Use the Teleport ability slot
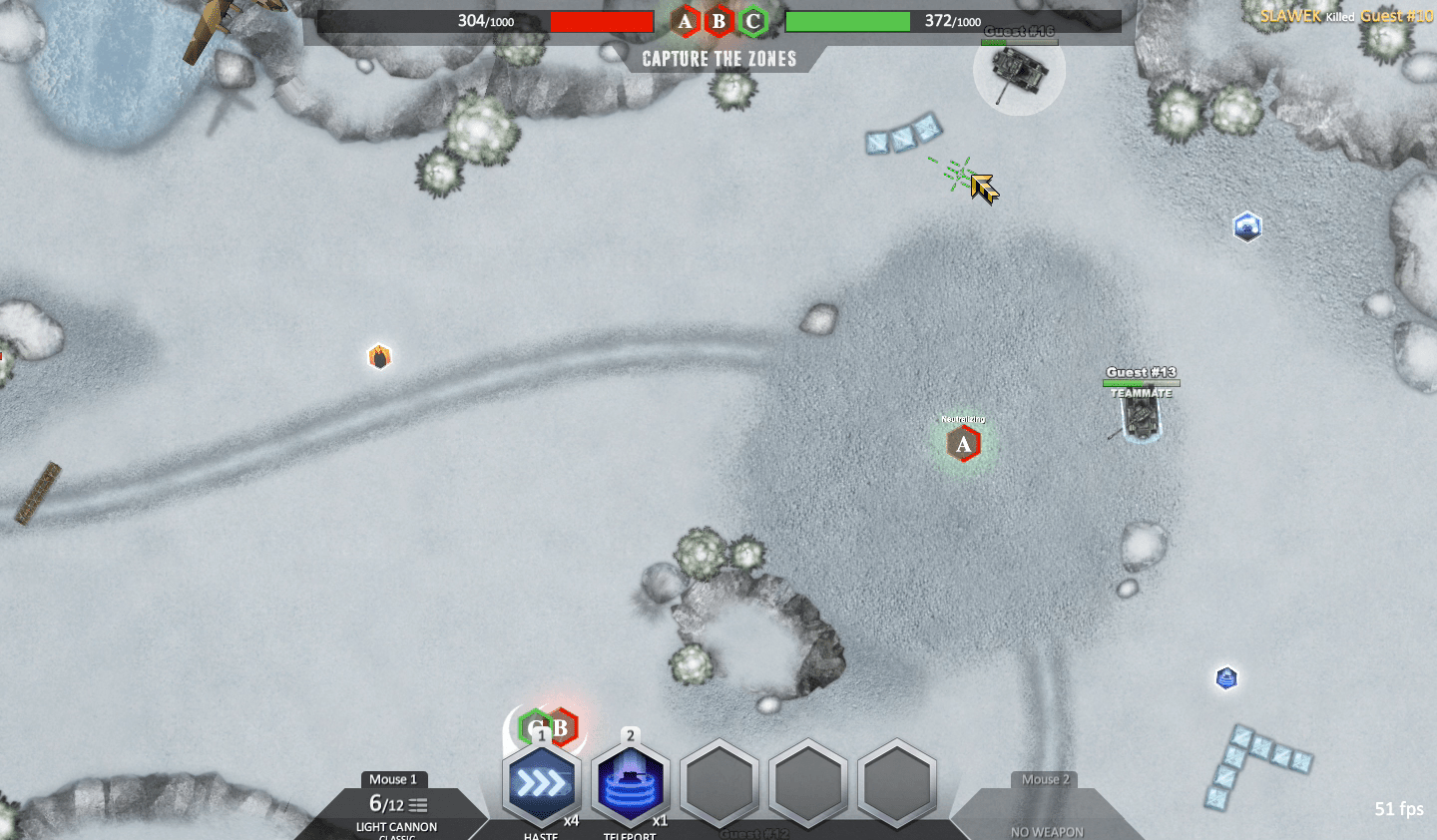 coord(630,785)
